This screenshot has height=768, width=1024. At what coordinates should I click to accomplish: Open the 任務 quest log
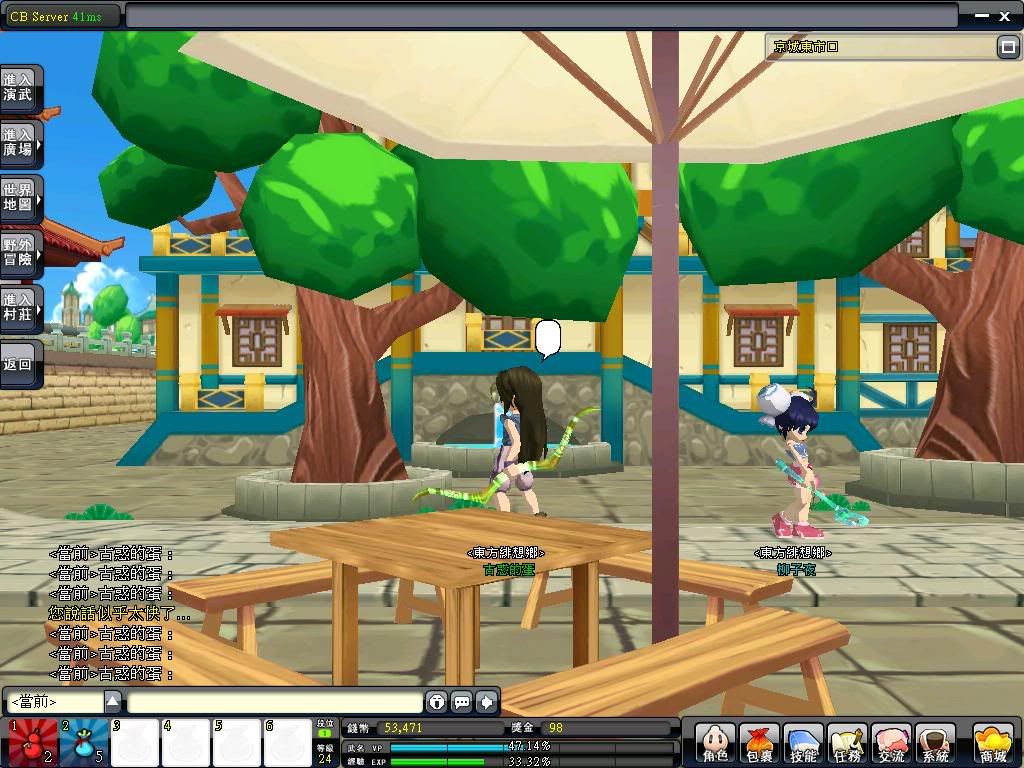tap(847, 744)
